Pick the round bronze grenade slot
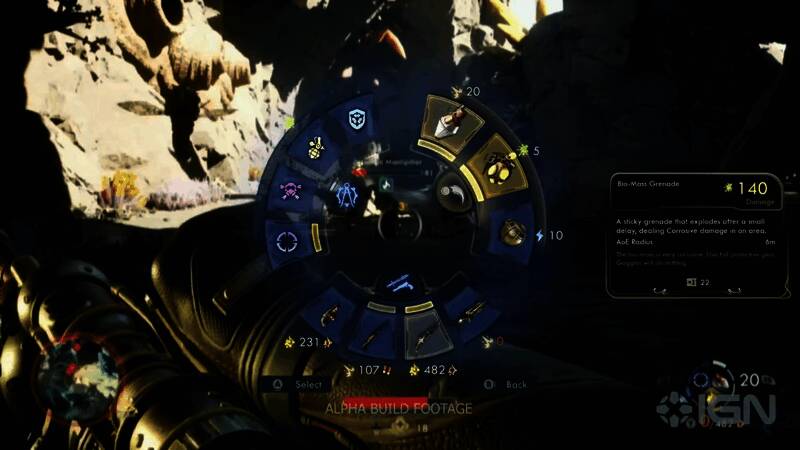The height and width of the screenshot is (450, 800). (512, 231)
